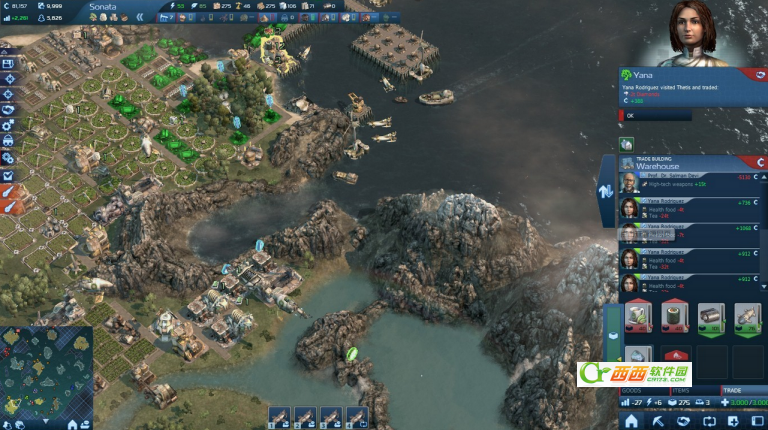Close the Warehouse trade panel
This screenshot has height=430, width=768.
pyautogui.click(x=759, y=161)
